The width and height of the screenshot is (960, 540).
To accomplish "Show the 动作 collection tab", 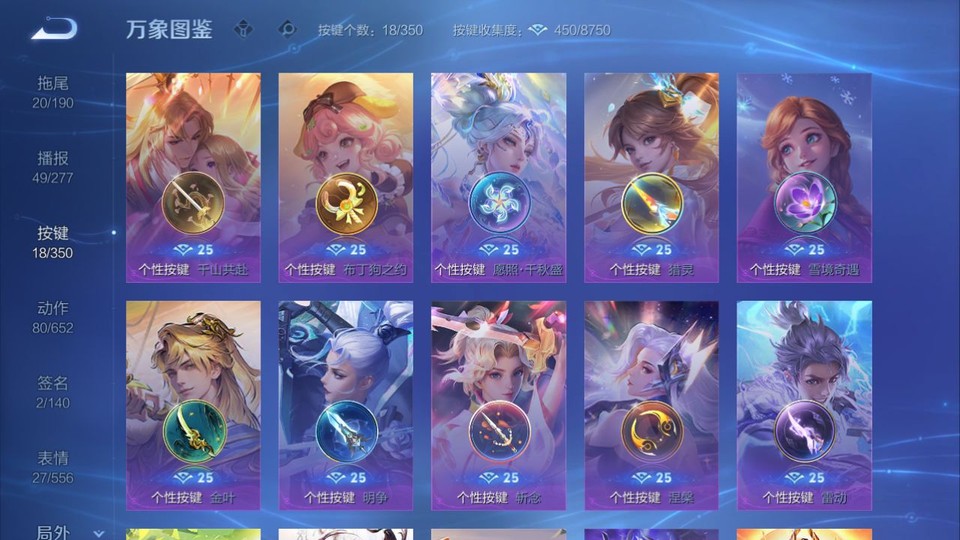I will click(x=53, y=317).
